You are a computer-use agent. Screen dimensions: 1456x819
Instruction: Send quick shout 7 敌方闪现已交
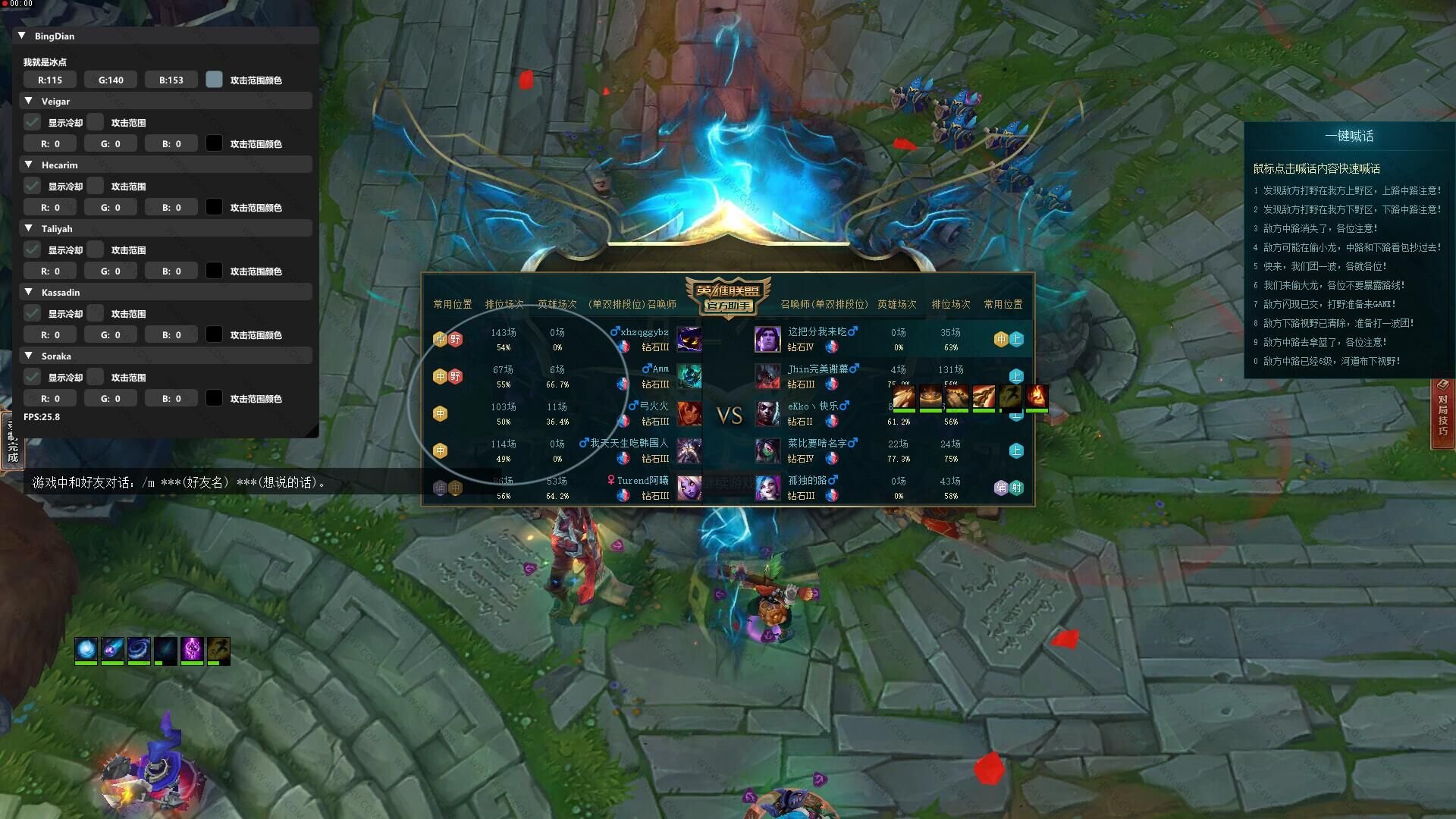click(x=1329, y=304)
